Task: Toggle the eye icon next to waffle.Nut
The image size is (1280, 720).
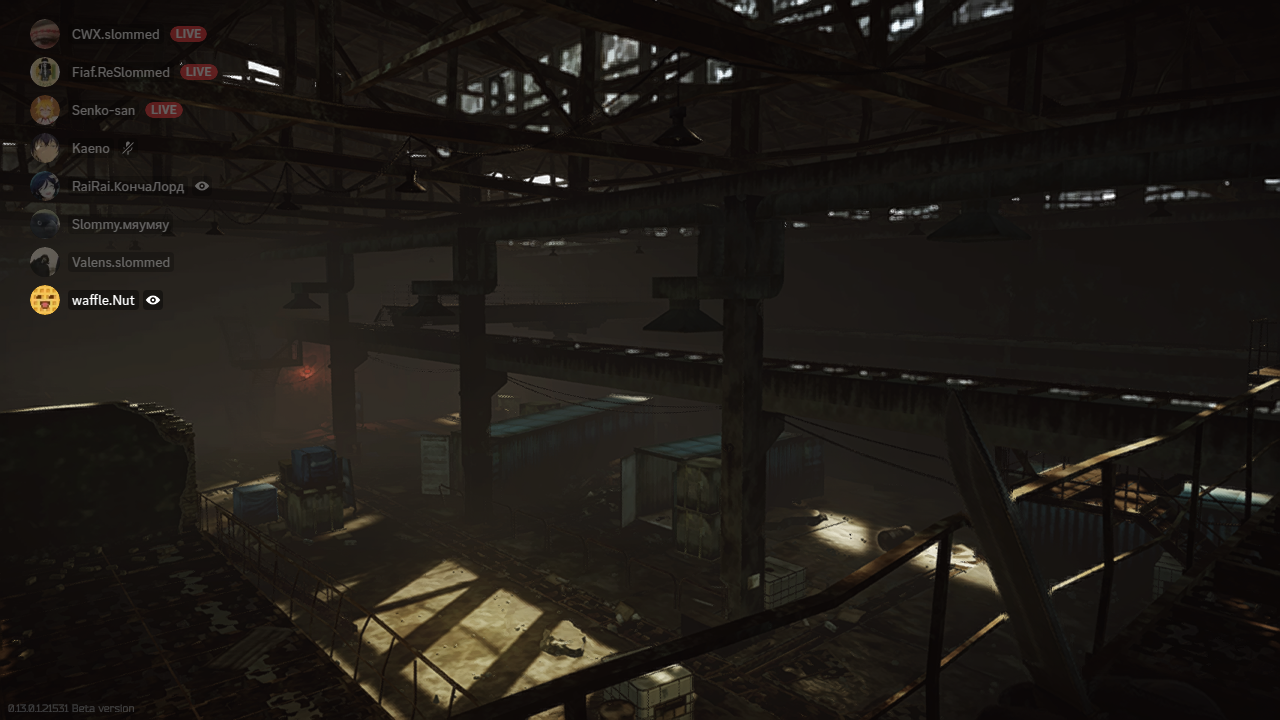Action: click(152, 300)
